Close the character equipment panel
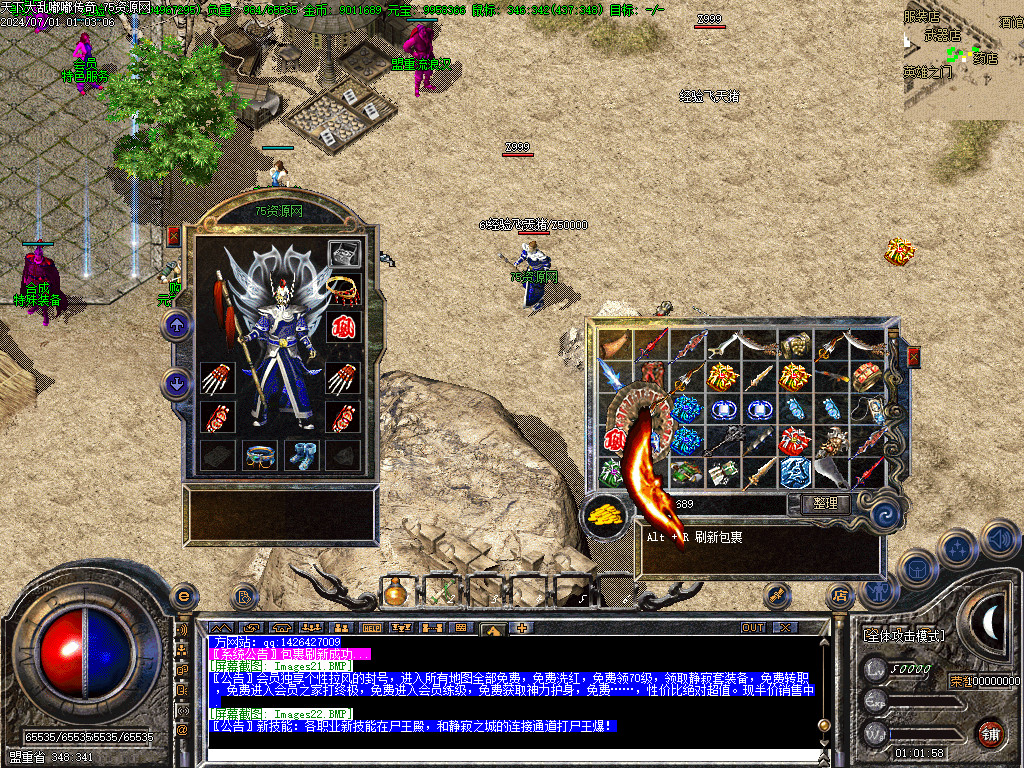This screenshot has height=768, width=1024. pyautogui.click(x=173, y=237)
